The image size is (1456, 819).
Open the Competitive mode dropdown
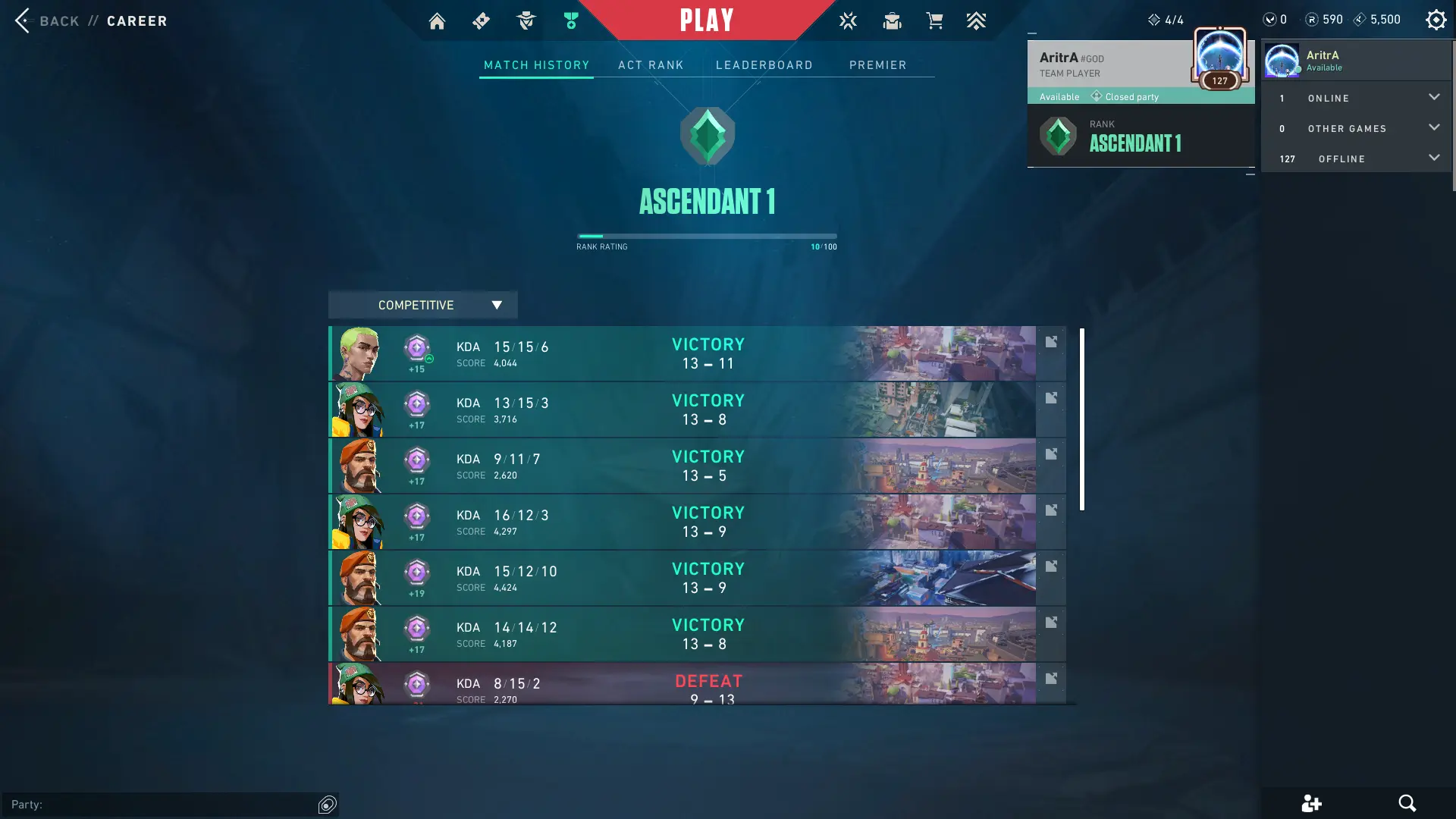(422, 305)
